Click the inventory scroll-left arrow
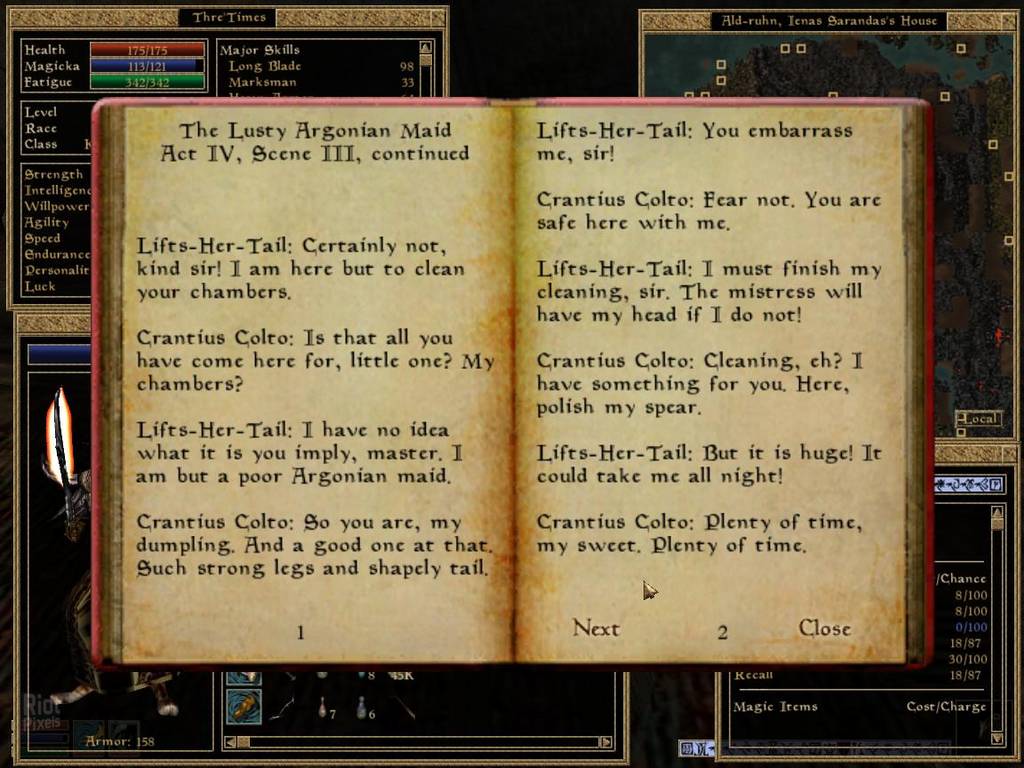The width and height of the screenshot is (1024, 768). 229,742
